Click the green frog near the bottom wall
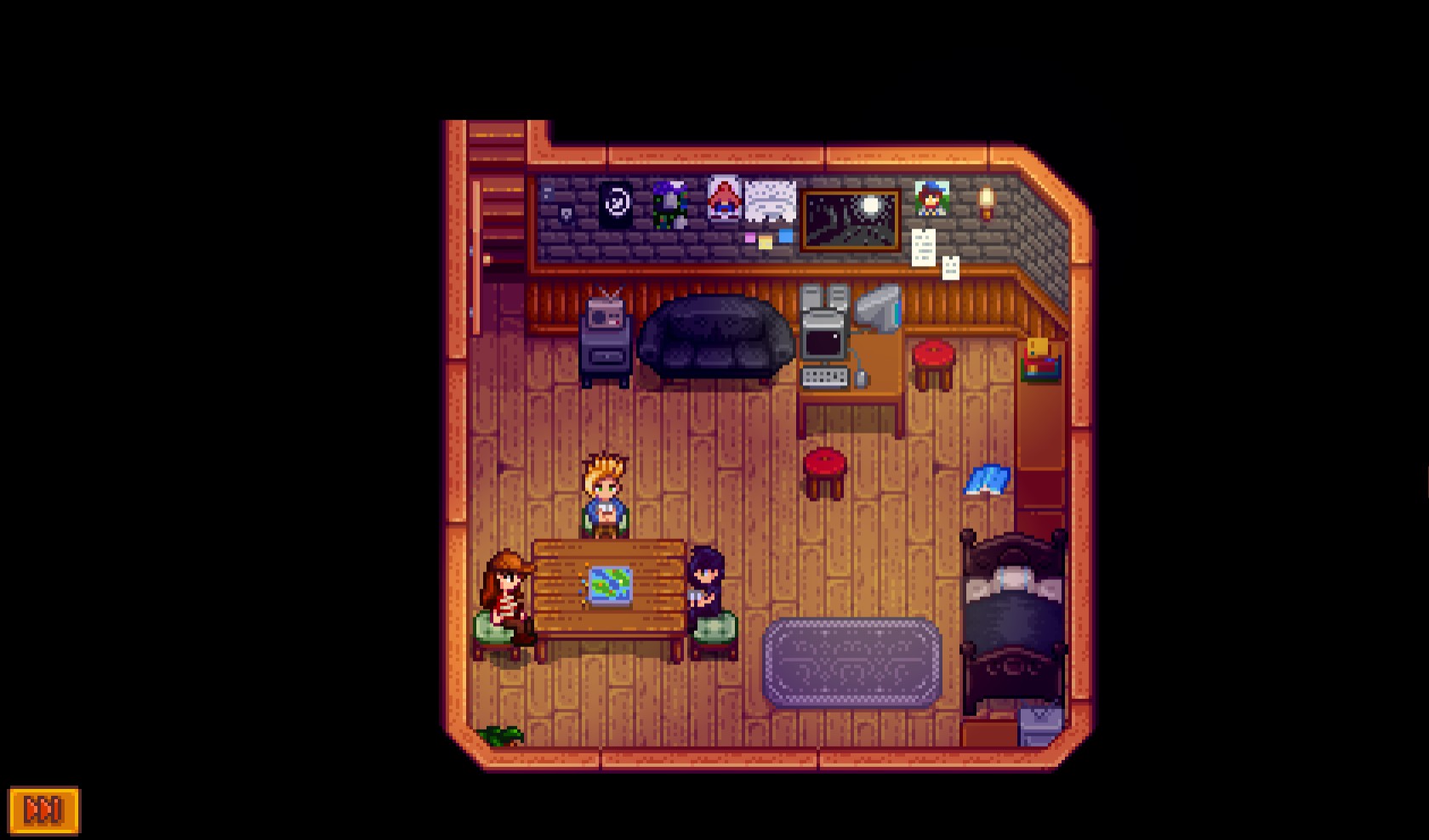1429x840 pixels. coord(502,736)
